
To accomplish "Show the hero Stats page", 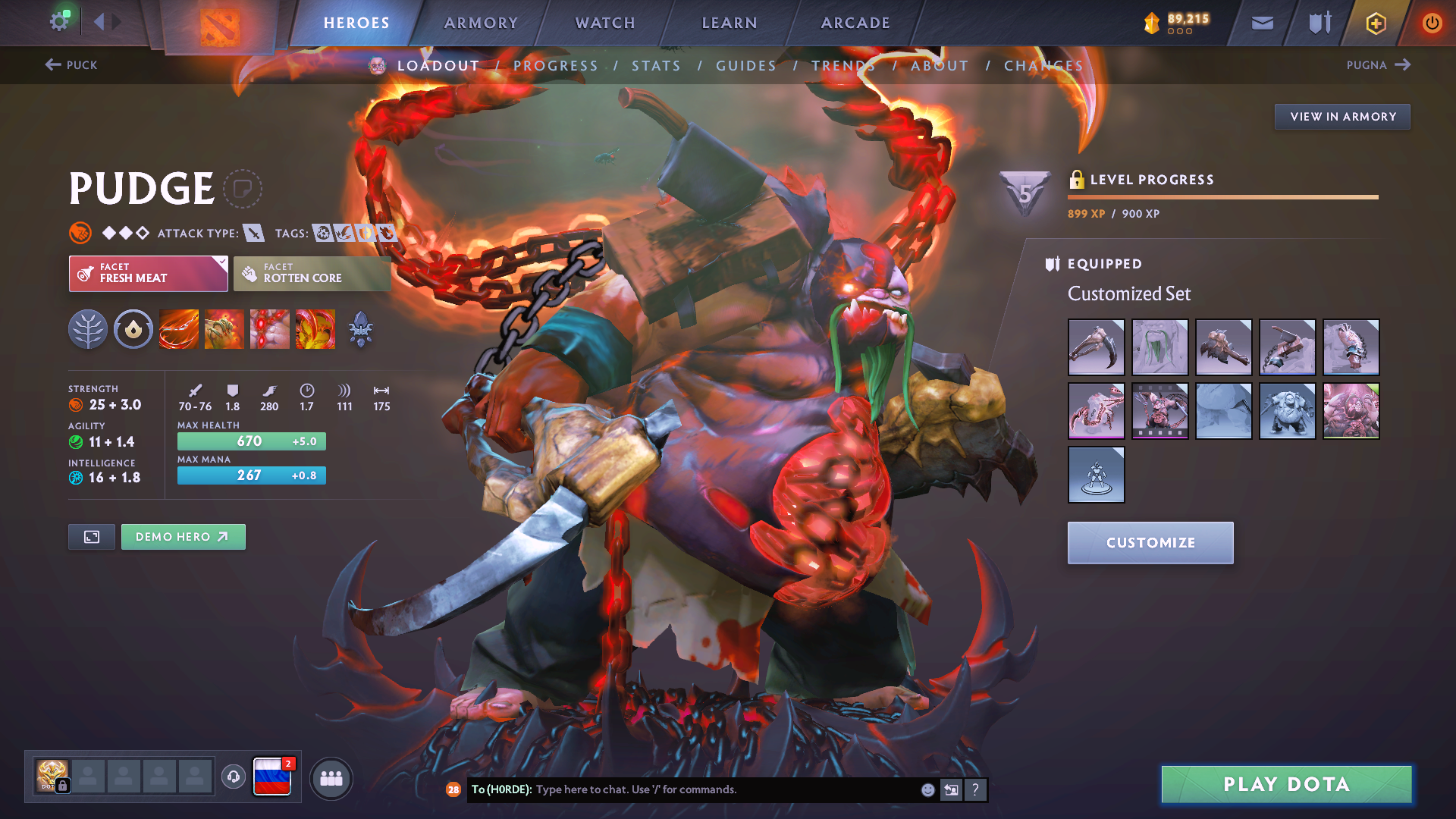I will coord(656,66).
